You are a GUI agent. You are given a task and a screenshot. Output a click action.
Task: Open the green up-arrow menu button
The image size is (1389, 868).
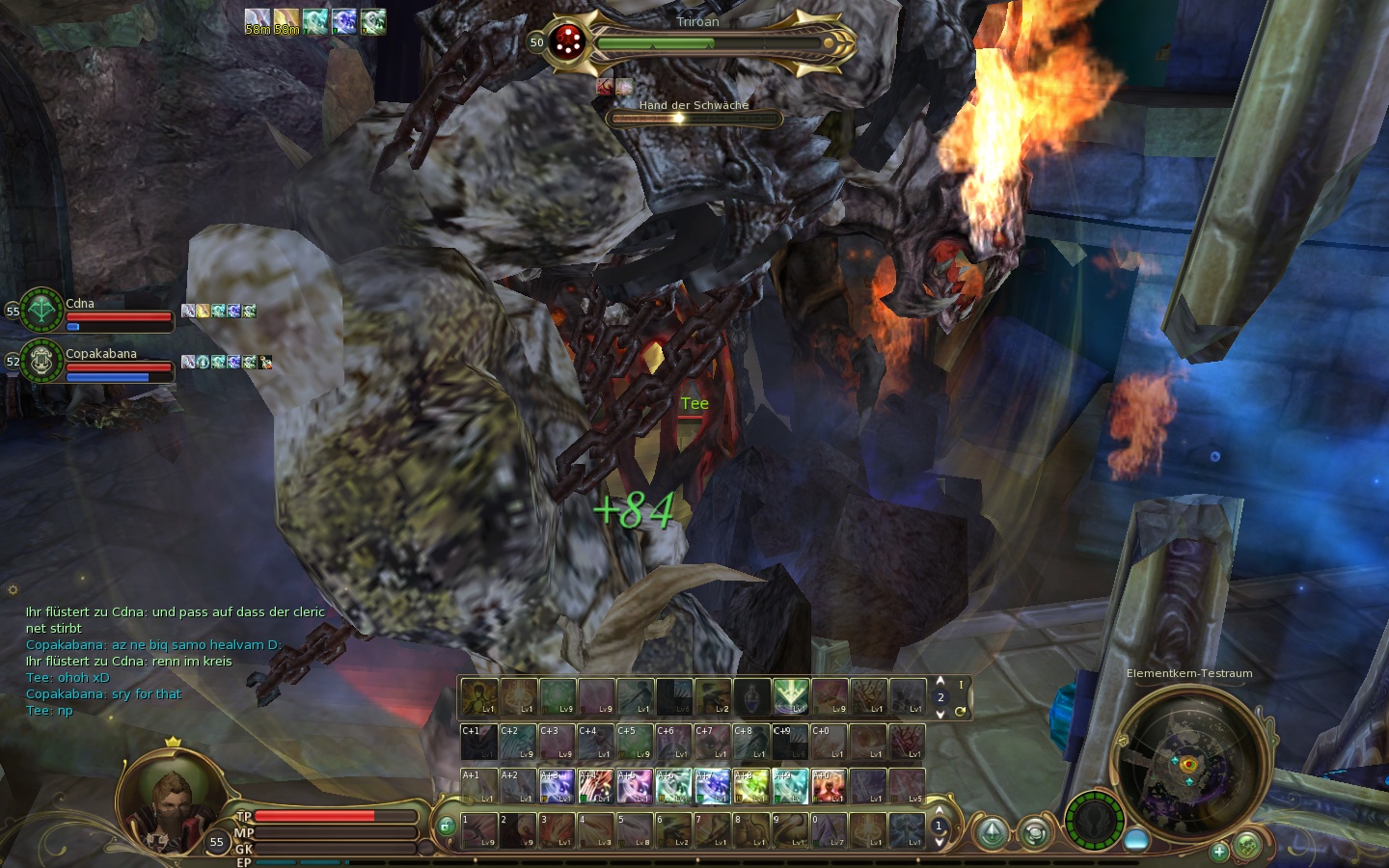(x=992, y=832)
